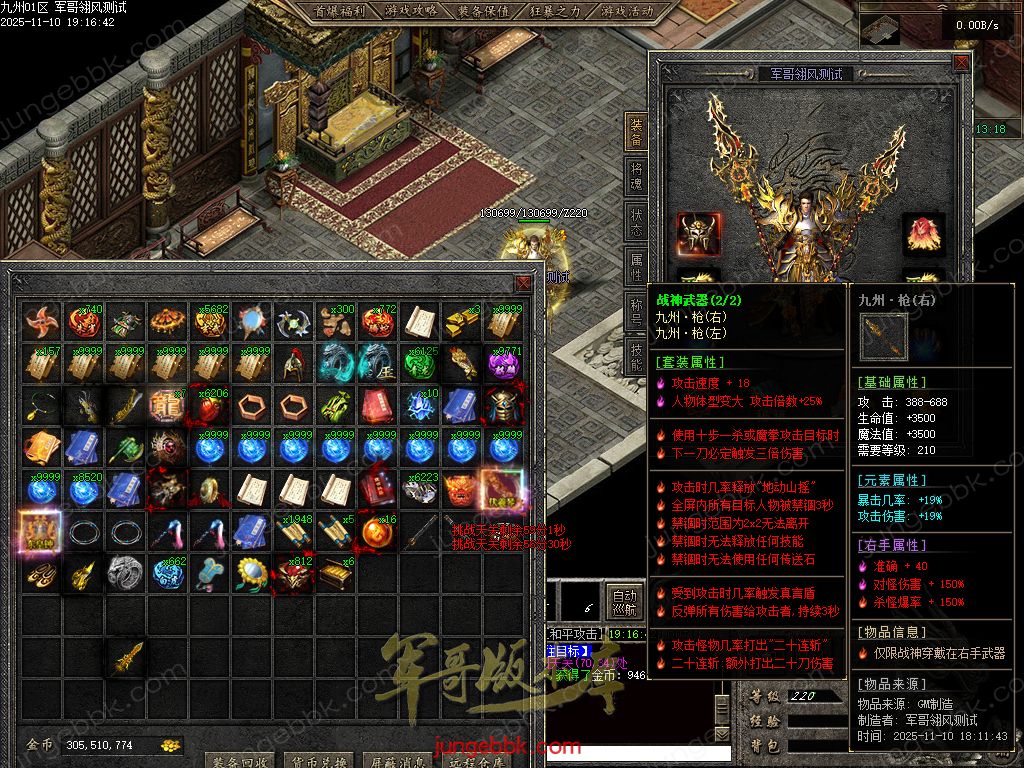The image size is (1024, 768).
Task: Open the 属性 attributes tab
Action: (637, 266)
